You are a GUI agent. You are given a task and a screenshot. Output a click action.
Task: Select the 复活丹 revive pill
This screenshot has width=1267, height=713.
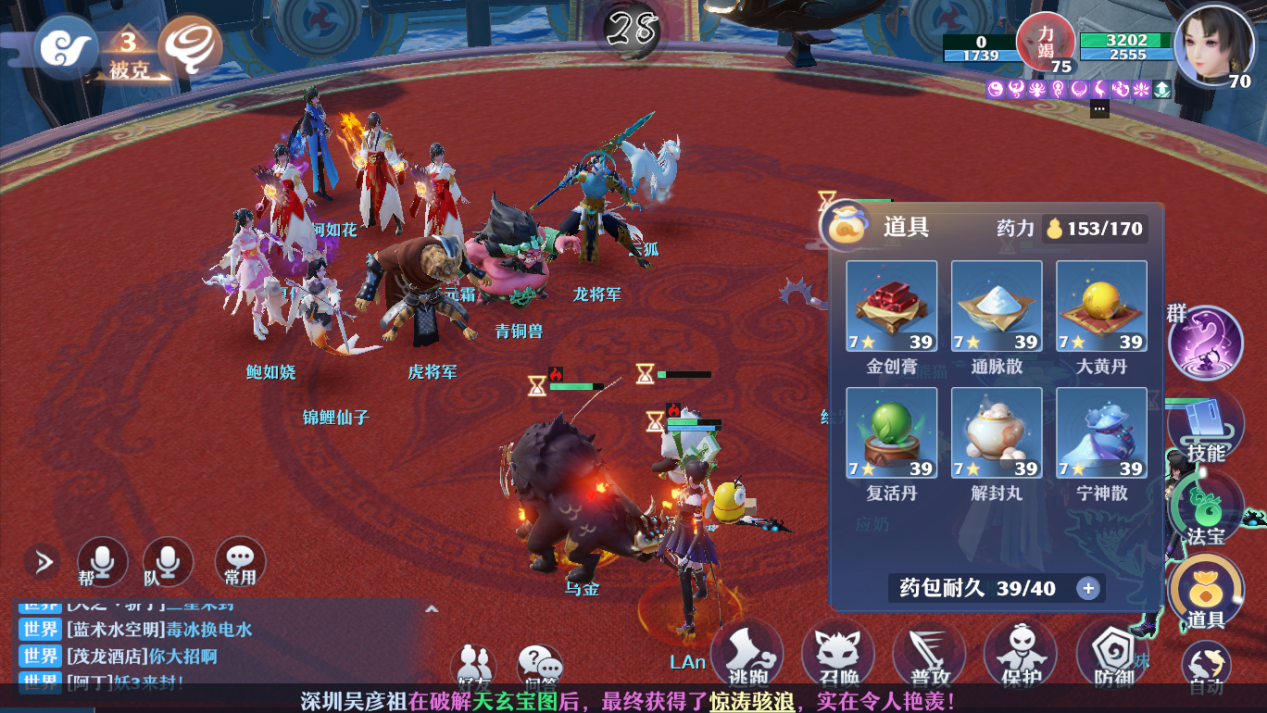point(891,434)
